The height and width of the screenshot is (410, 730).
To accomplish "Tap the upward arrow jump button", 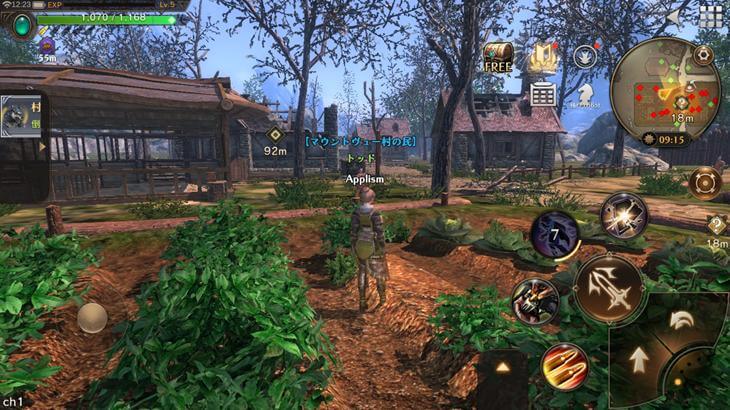I will pos(638,358).
